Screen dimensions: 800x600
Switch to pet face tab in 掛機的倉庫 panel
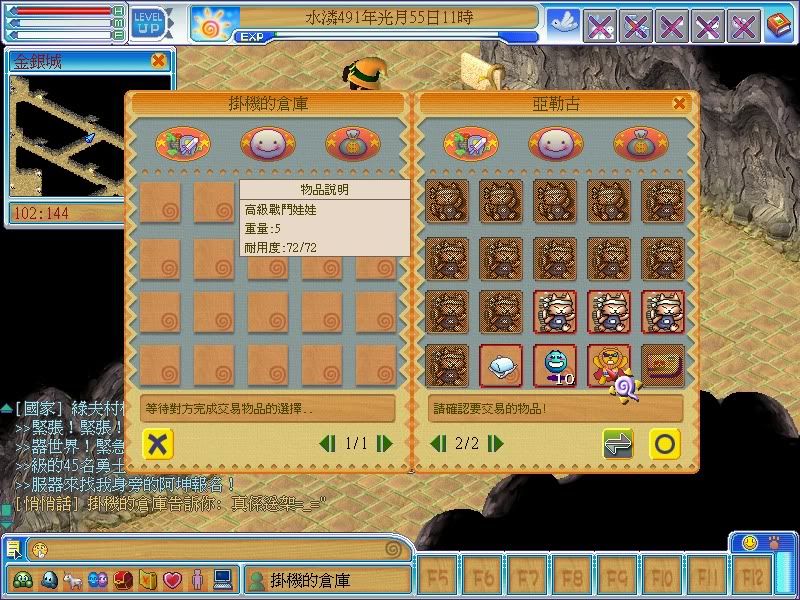[x=267, y=144]
